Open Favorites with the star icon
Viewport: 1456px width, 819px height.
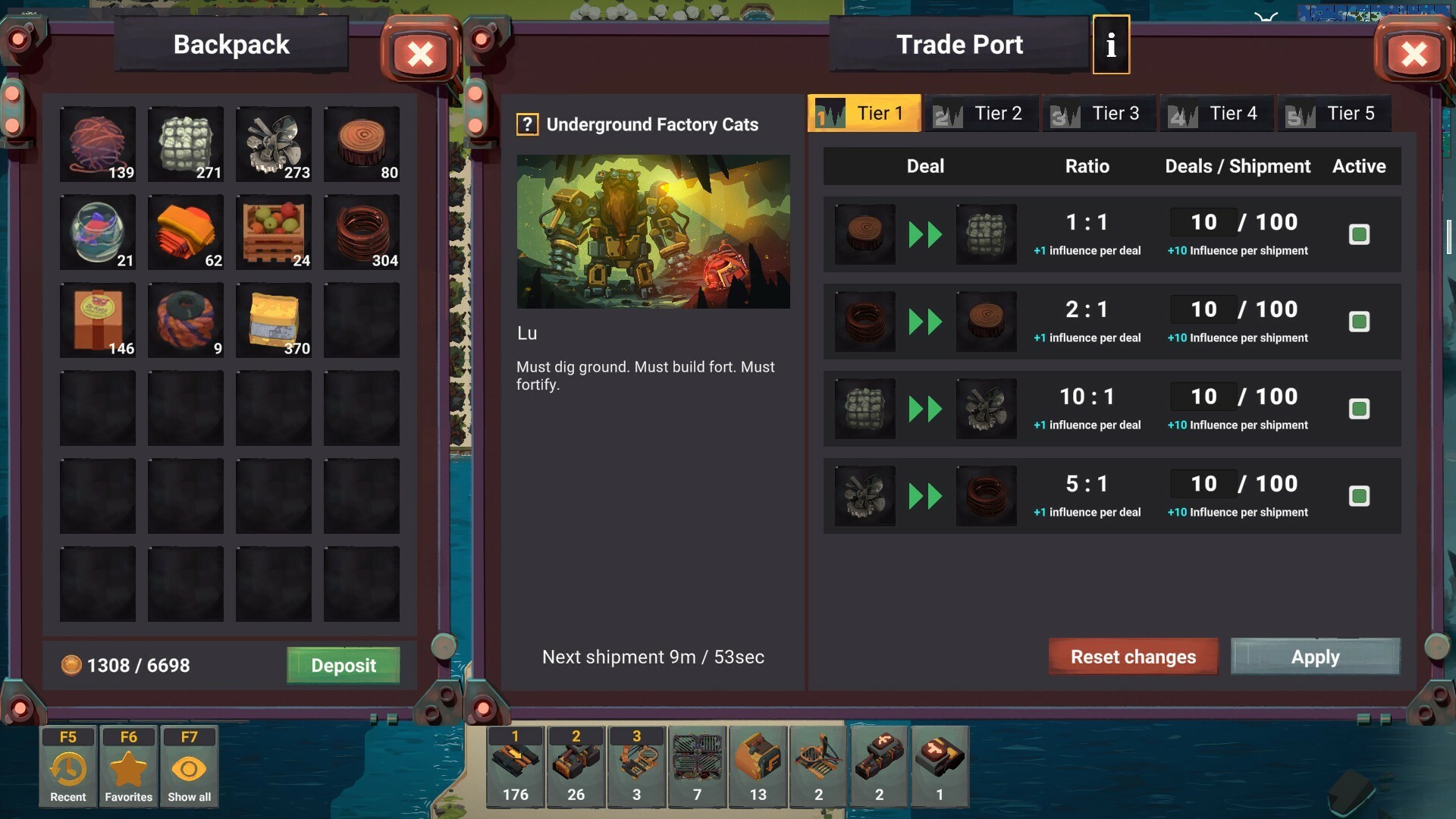coord(128,766)
